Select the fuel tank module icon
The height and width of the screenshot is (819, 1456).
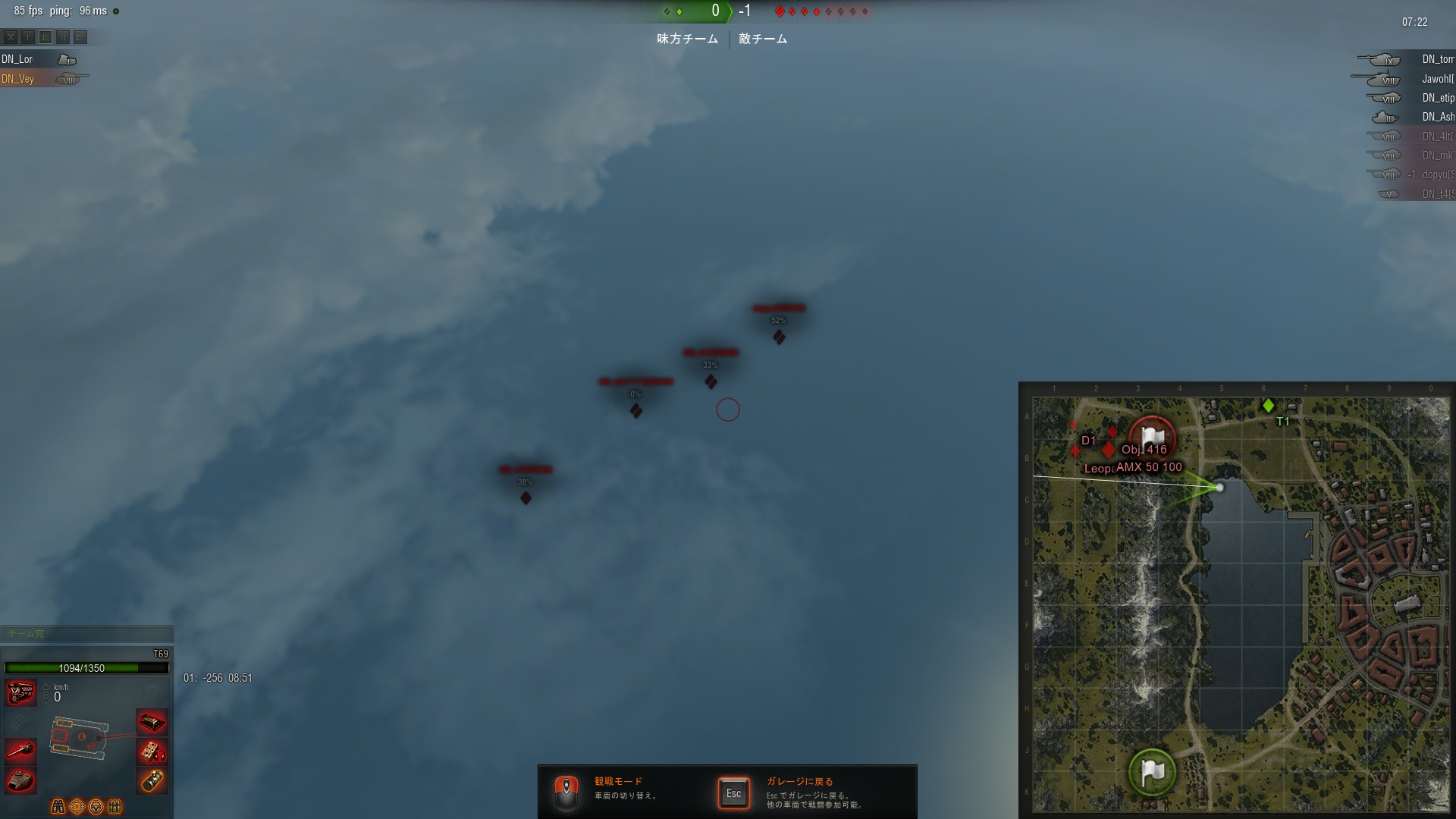pyautogui.click(x=152, y=780)
